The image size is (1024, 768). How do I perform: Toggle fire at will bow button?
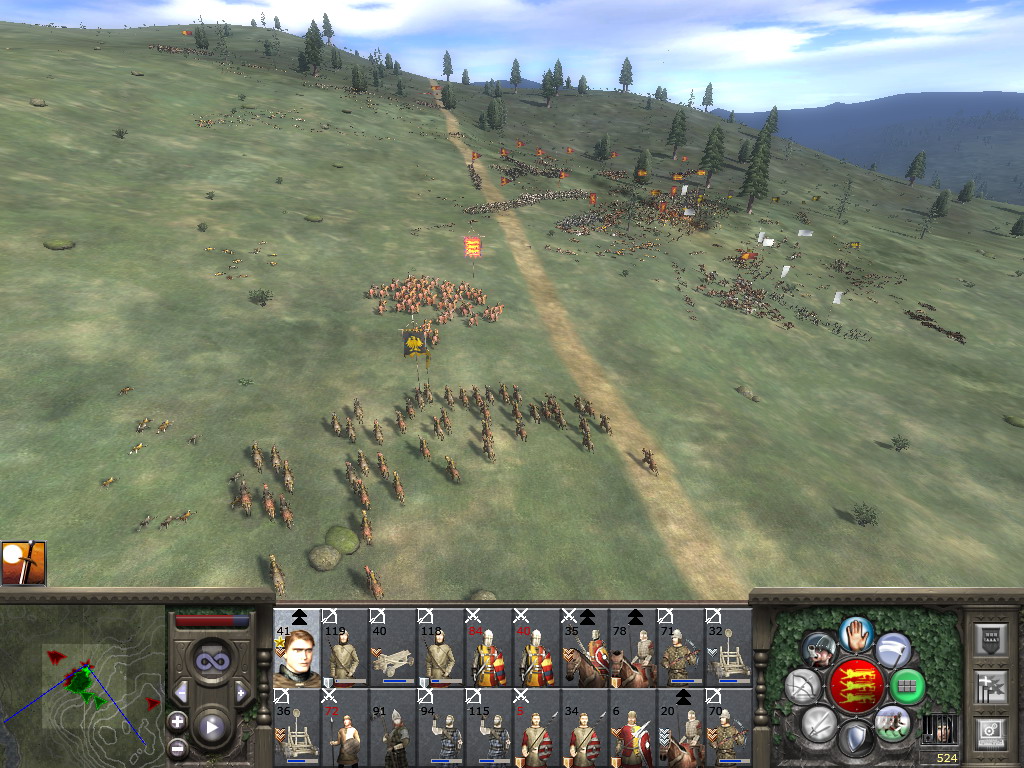tap(803, 687)
